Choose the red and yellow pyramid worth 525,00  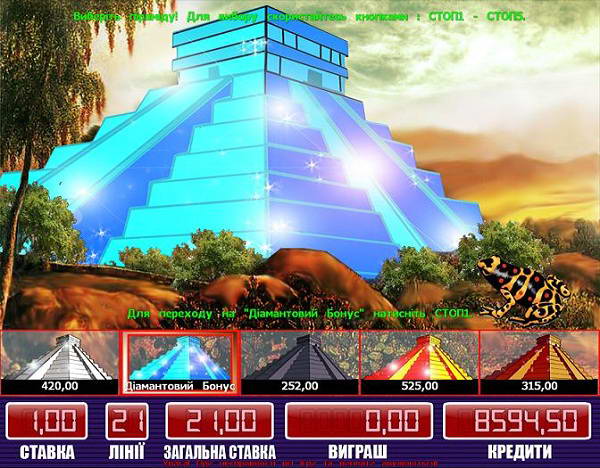(x=419, y=361)
